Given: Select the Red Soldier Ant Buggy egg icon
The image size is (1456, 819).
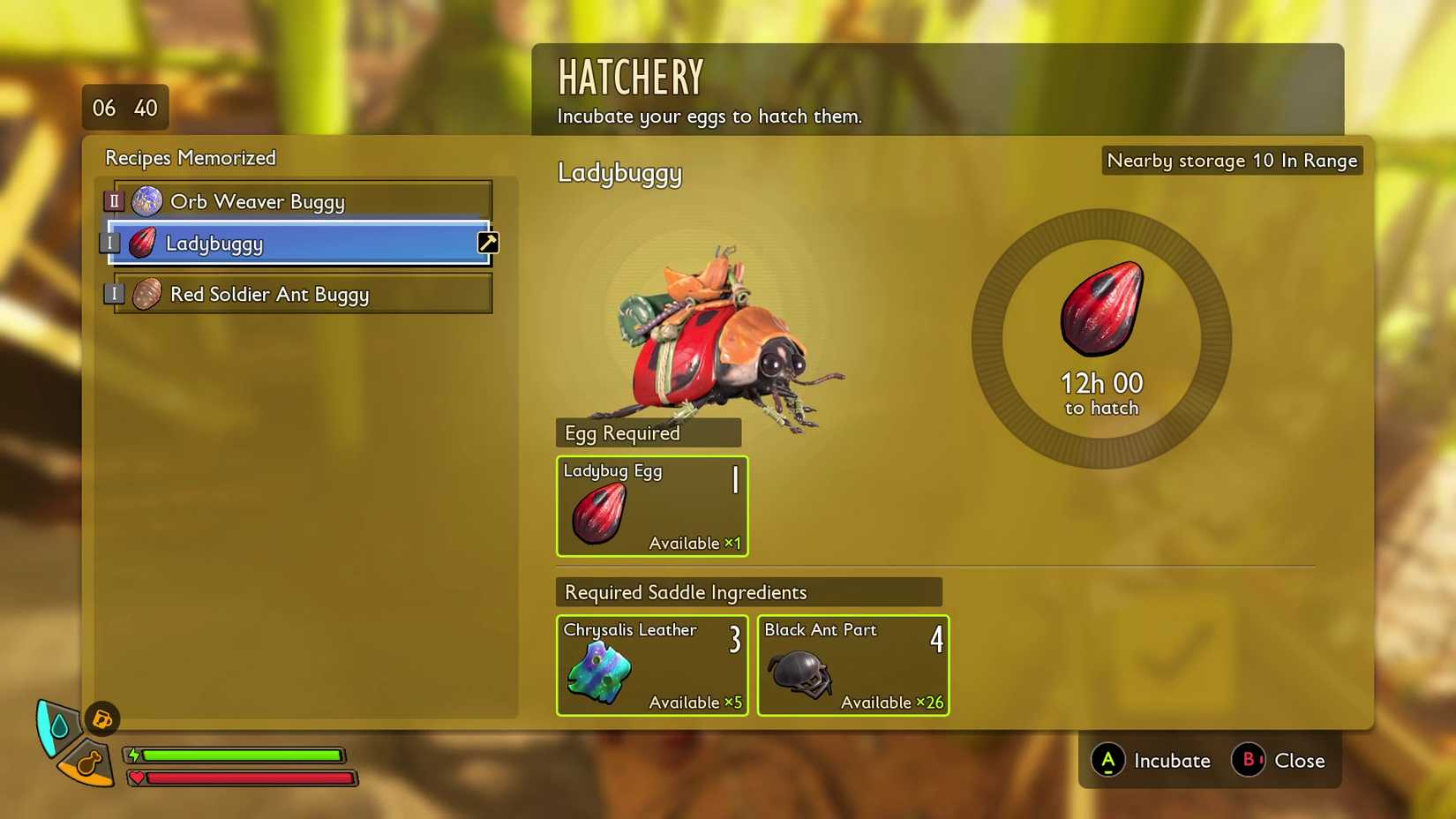Looking at the screenshot, I should click(146, 294).
